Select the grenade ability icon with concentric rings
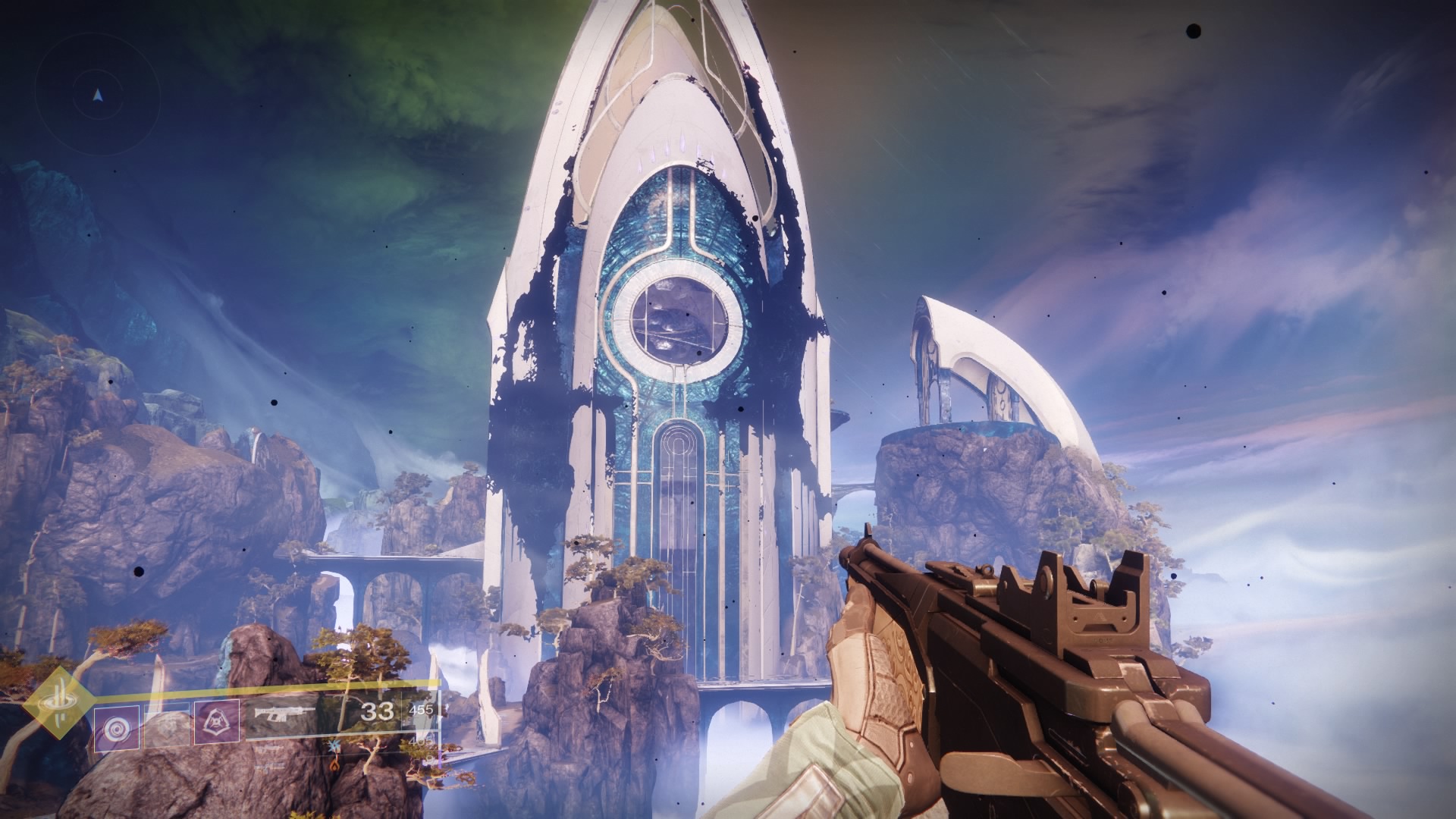 point(117,730)
